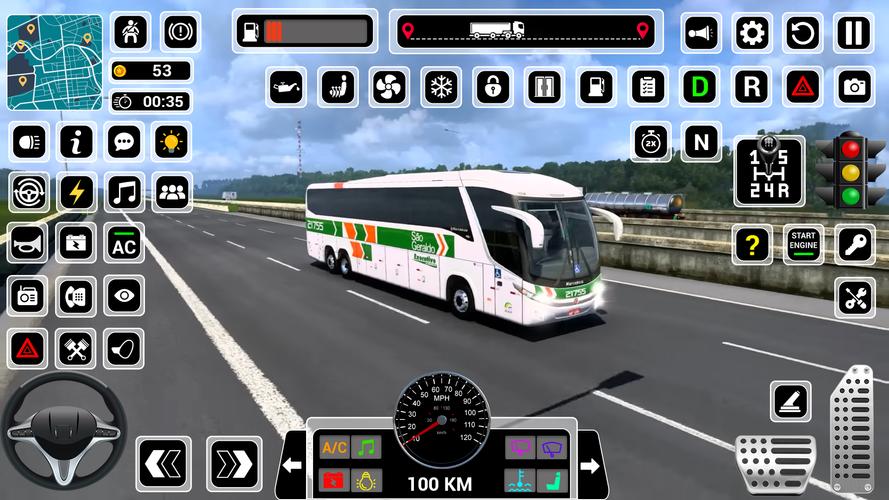This screenshot has height=500, width=889.
Task: Toggle the hazard warning triangle button
Action: click(x=802, y=87)
